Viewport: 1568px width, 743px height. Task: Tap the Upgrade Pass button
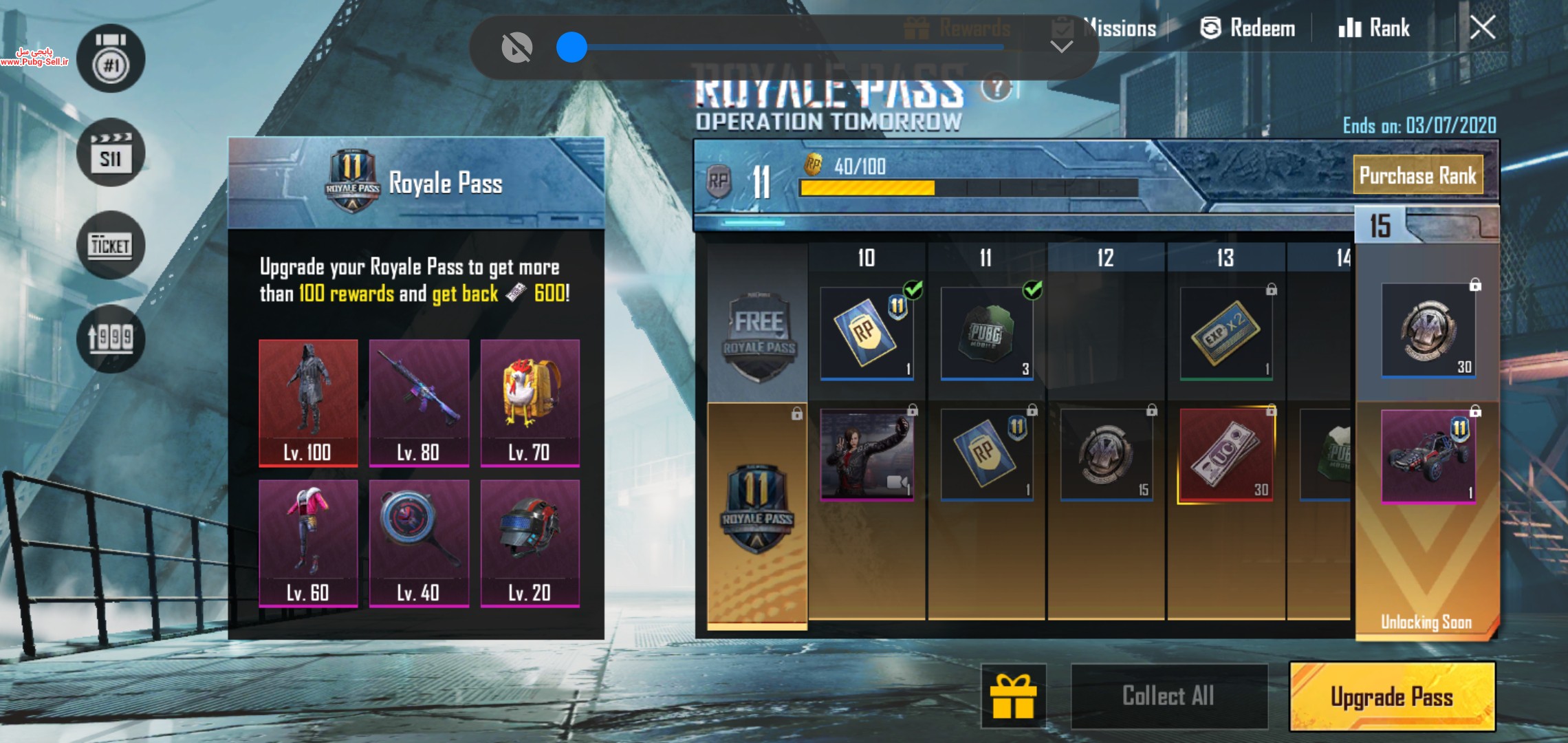(1391, 696)
